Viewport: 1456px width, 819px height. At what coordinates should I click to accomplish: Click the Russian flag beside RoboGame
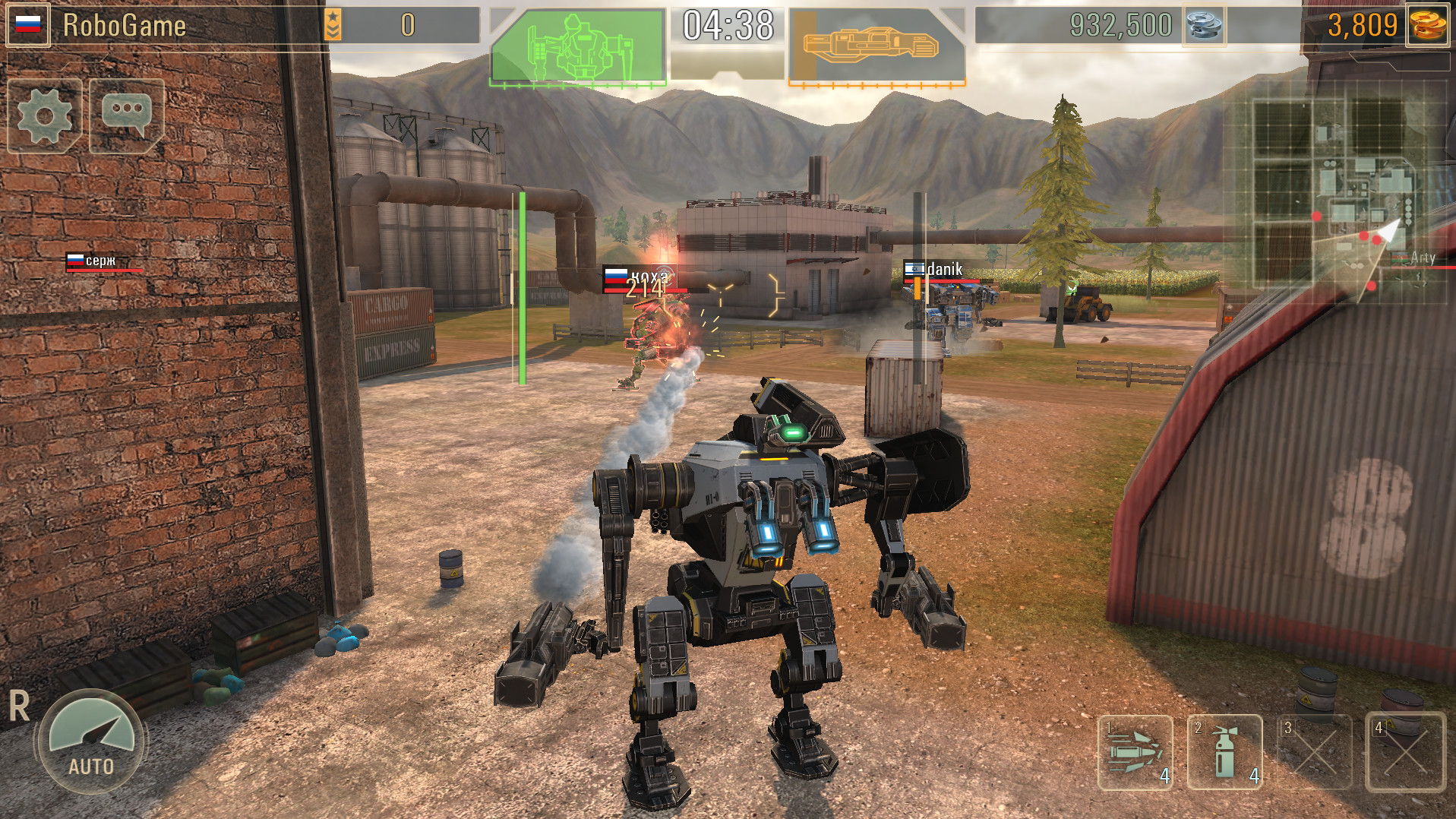(x=27, y=23)
